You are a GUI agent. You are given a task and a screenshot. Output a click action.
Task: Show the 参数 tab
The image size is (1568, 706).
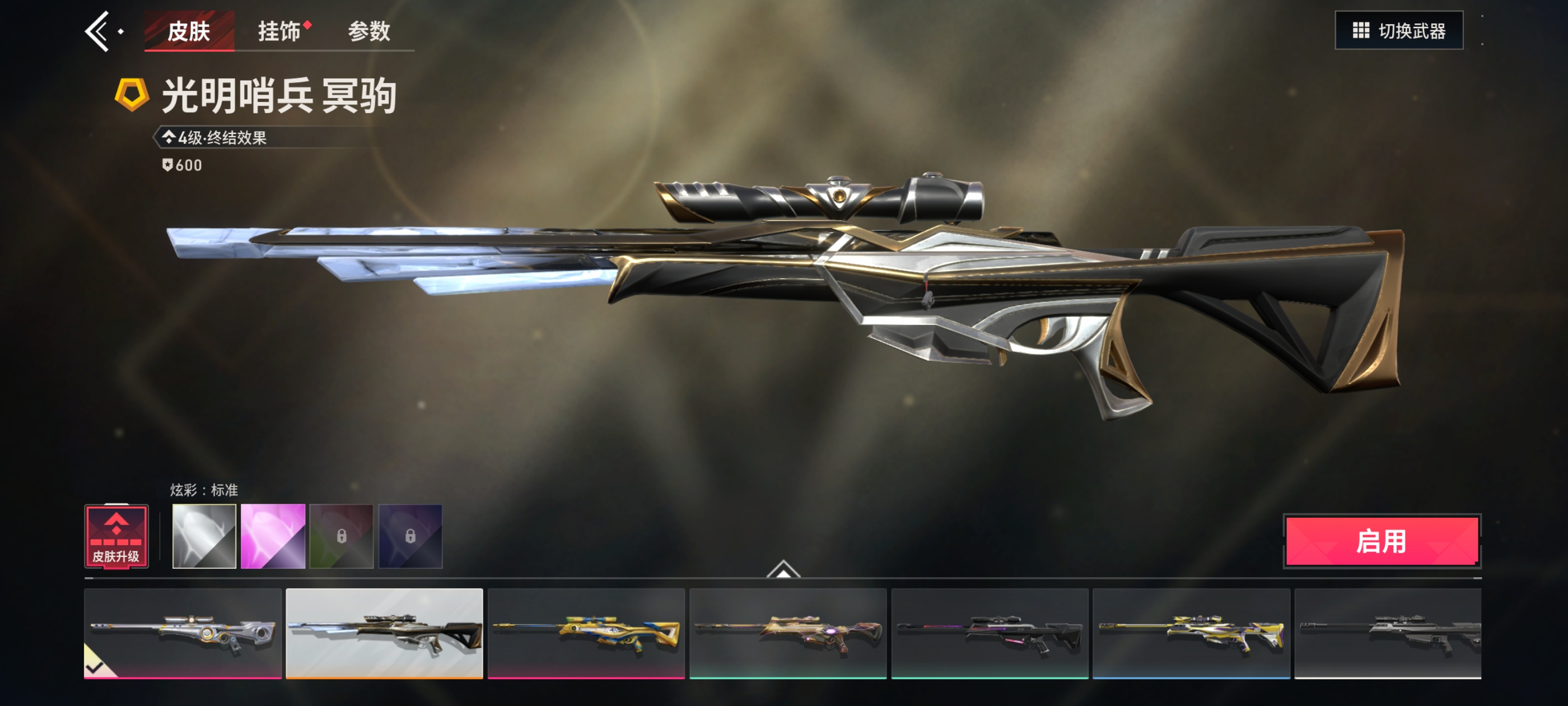point(369,31)
